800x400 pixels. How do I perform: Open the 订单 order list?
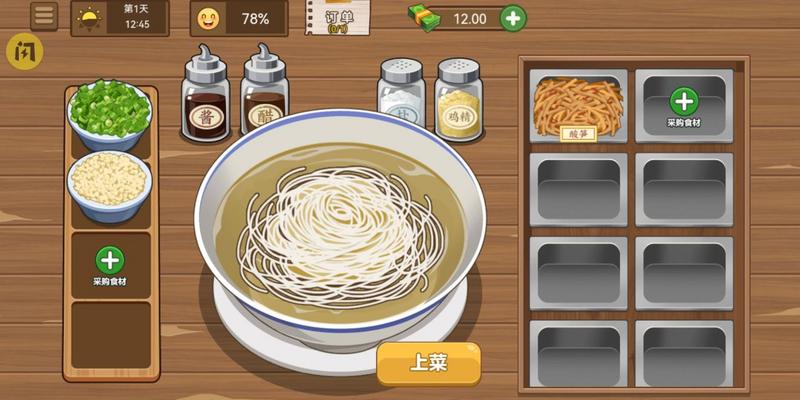(339, 18)
